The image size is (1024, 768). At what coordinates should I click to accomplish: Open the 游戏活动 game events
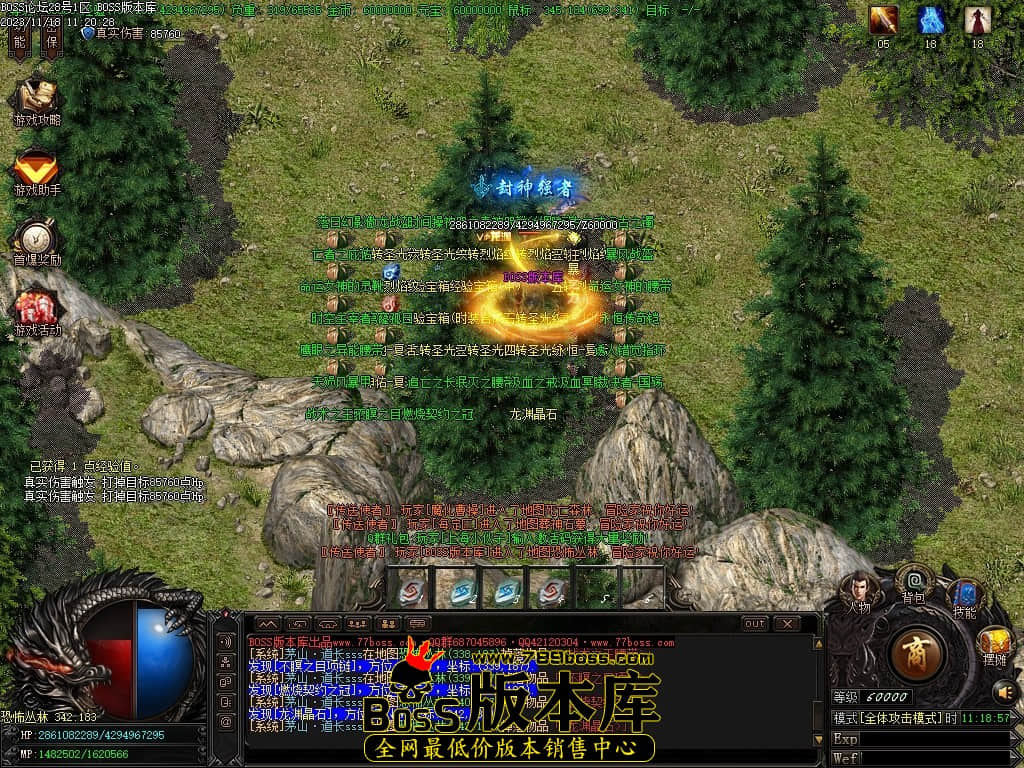pos(37,312)
